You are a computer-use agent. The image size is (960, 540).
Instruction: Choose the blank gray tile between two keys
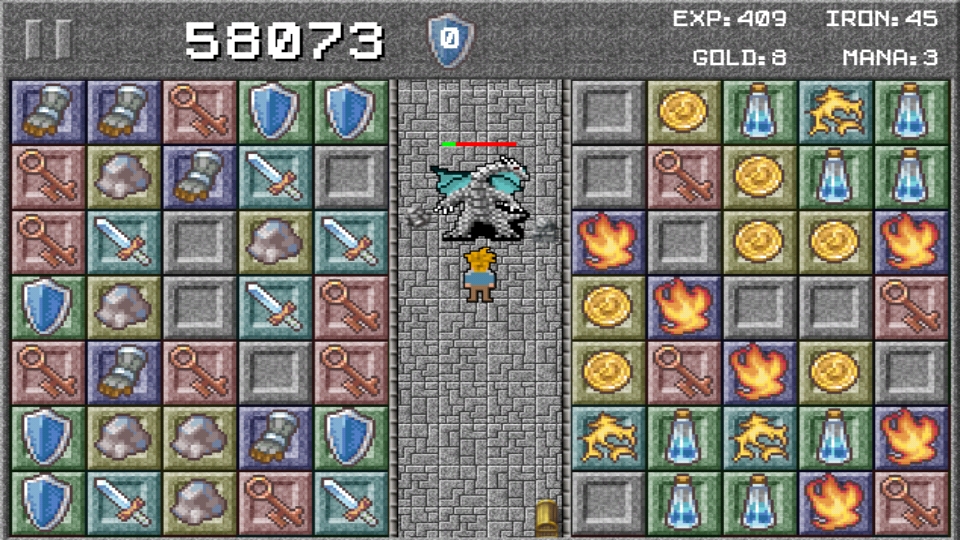coord(274,372)
